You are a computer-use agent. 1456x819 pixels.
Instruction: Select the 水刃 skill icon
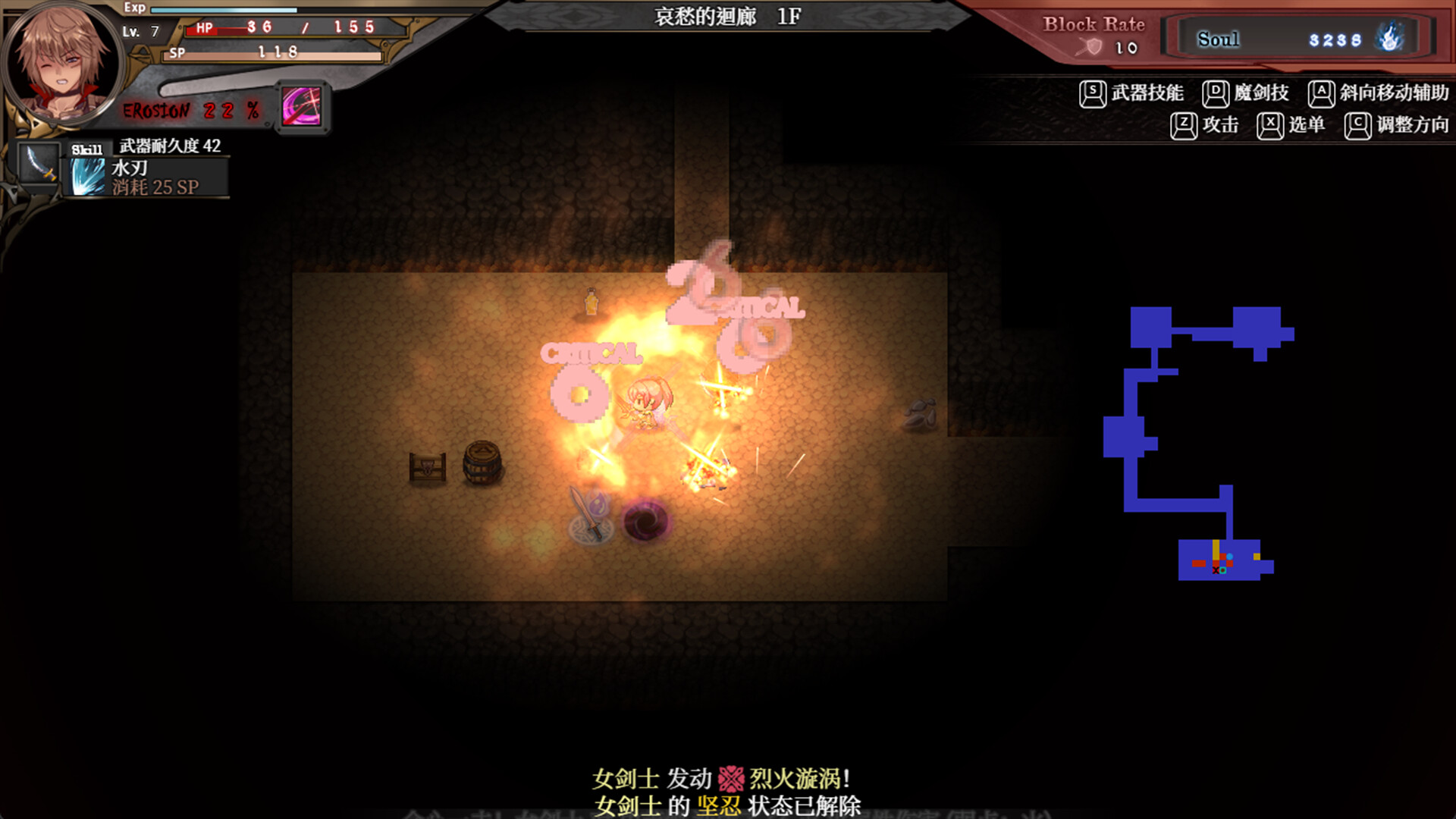pos(86,176)
